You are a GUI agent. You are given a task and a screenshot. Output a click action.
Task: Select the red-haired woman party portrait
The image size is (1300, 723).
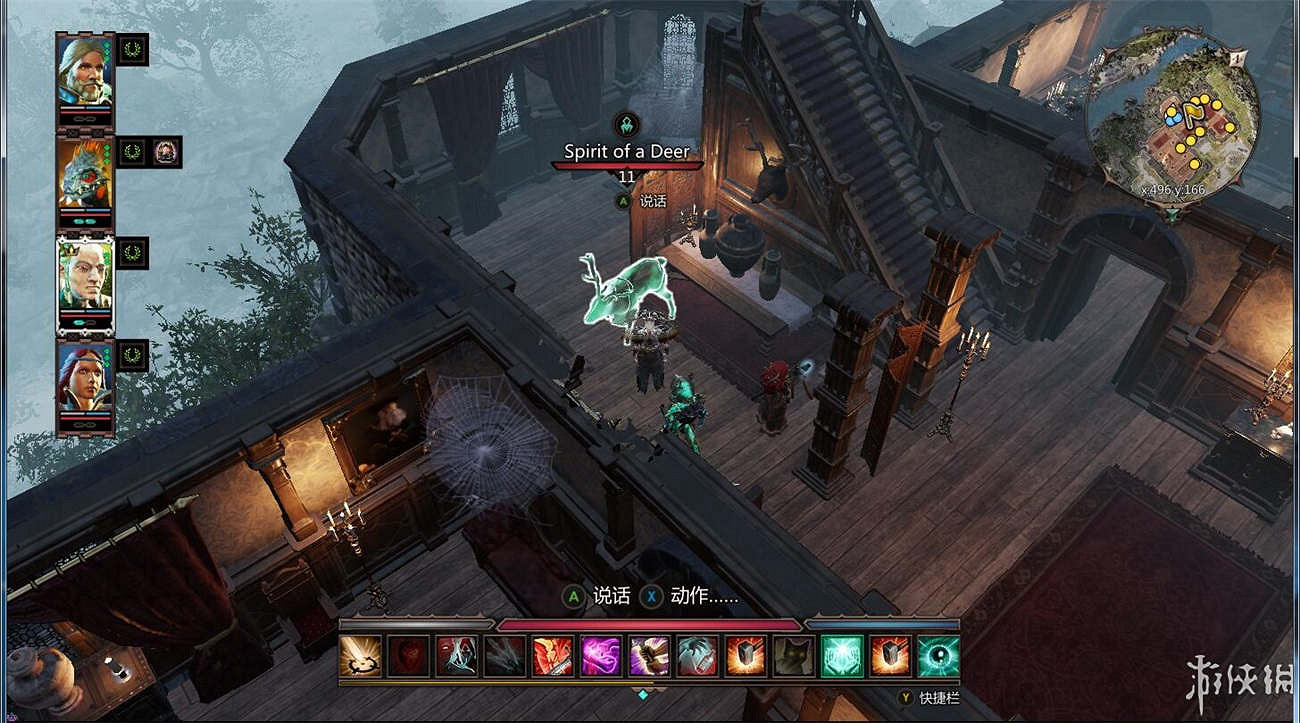pyautogui.click(x=85, y=375)
